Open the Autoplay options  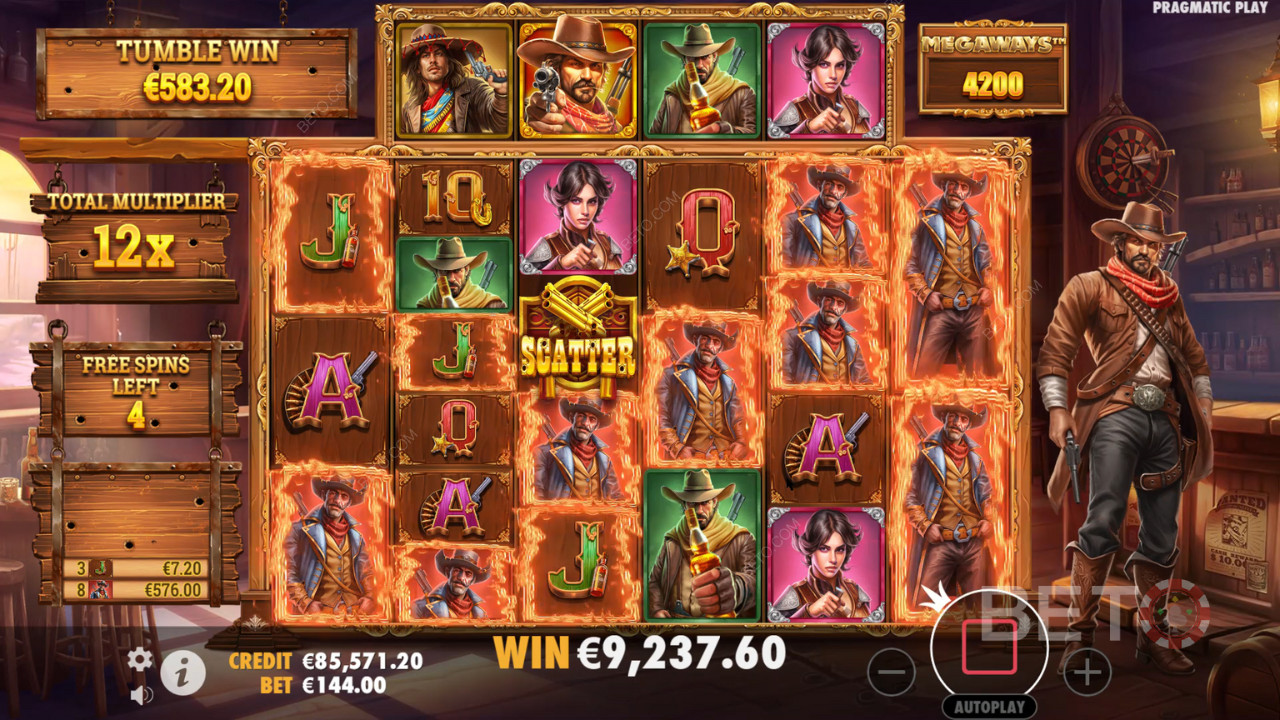point(988,707)
